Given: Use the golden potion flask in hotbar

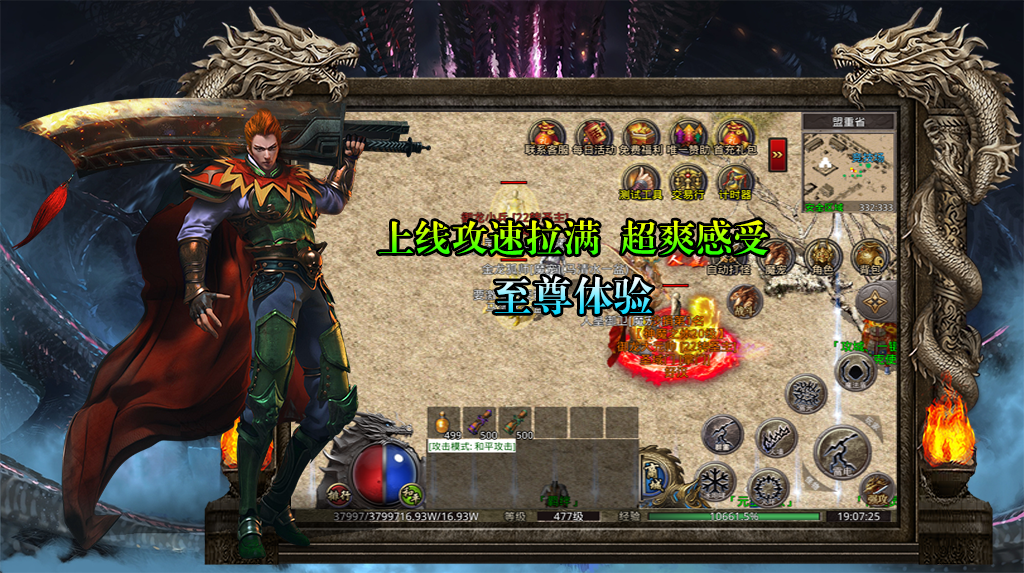Looking at the screenshot, I should coord(441,421).
